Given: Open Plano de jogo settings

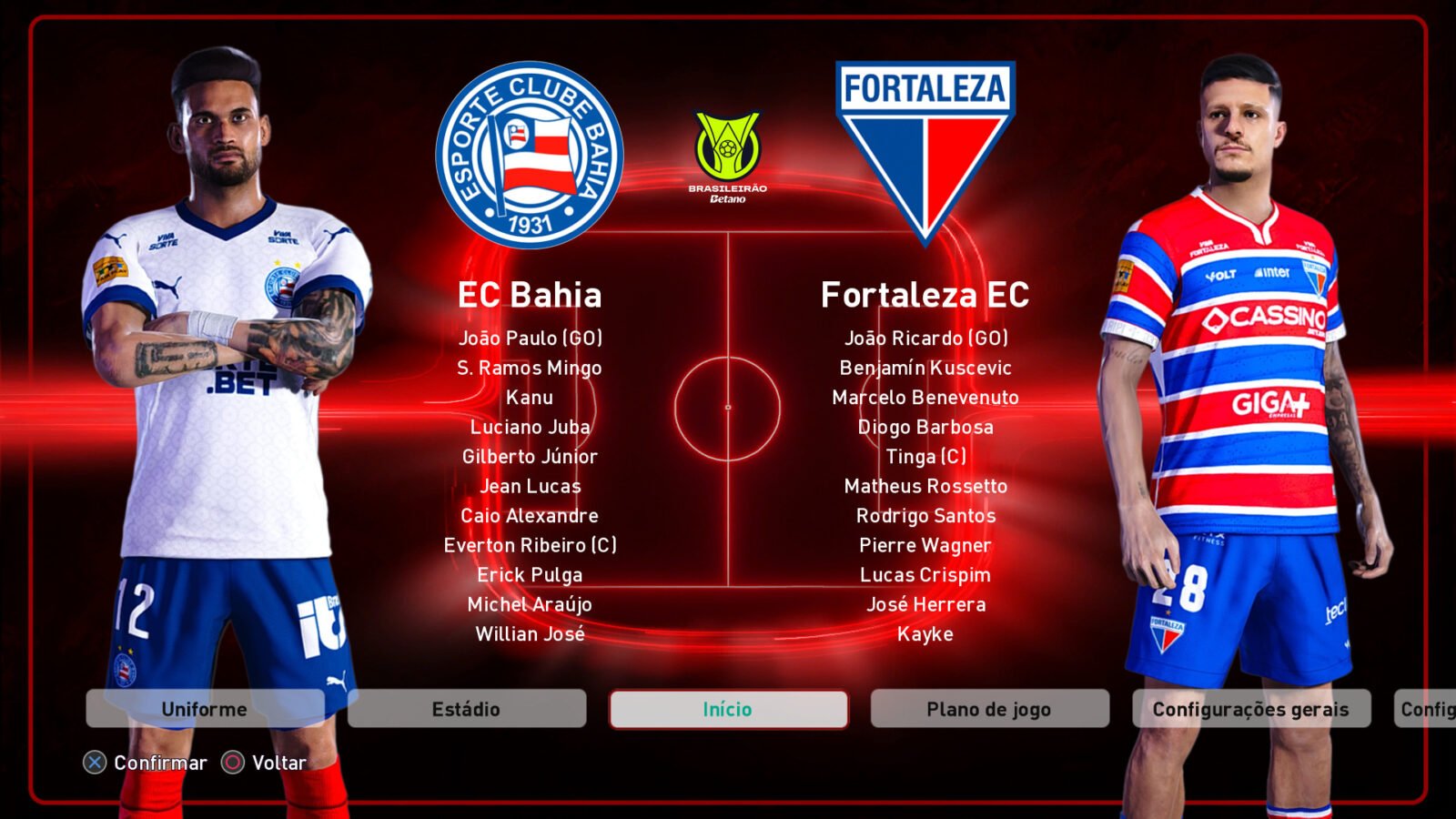Looking at the screenshot, I should coord(990,709).
